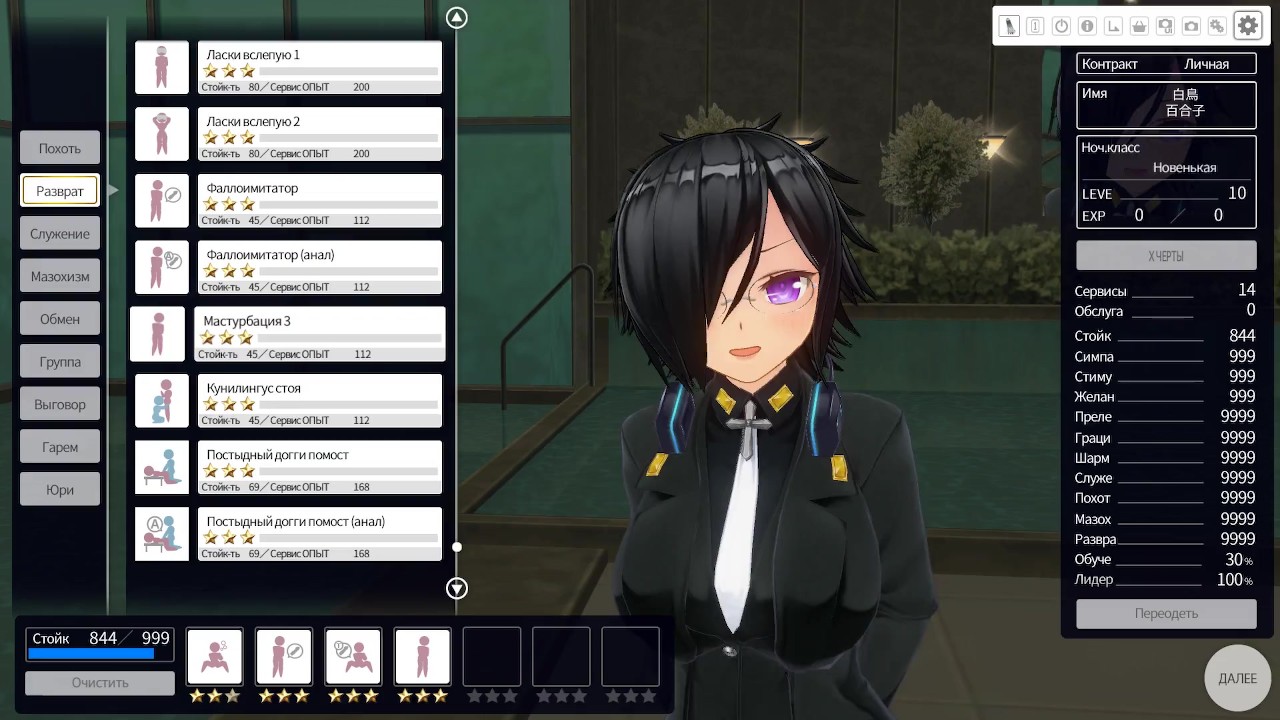
Task: Open the shop basket icon
Action: coord(1139,27)
